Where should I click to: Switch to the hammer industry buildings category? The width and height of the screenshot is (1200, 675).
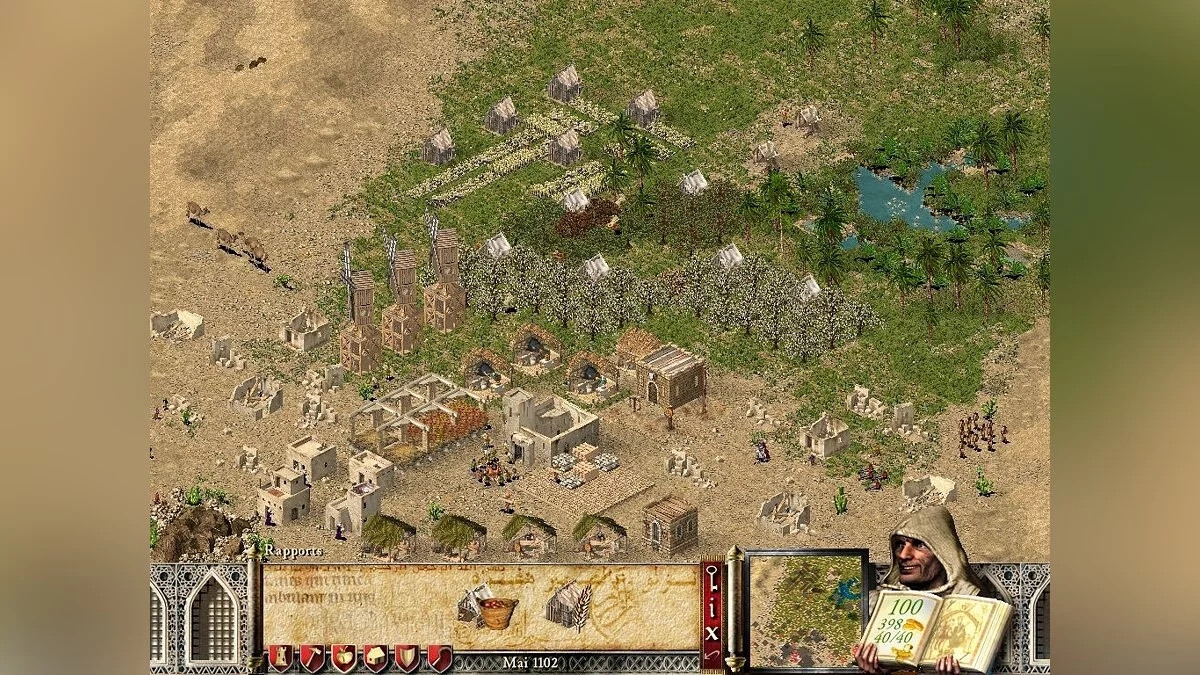click(x=311, y=658)
